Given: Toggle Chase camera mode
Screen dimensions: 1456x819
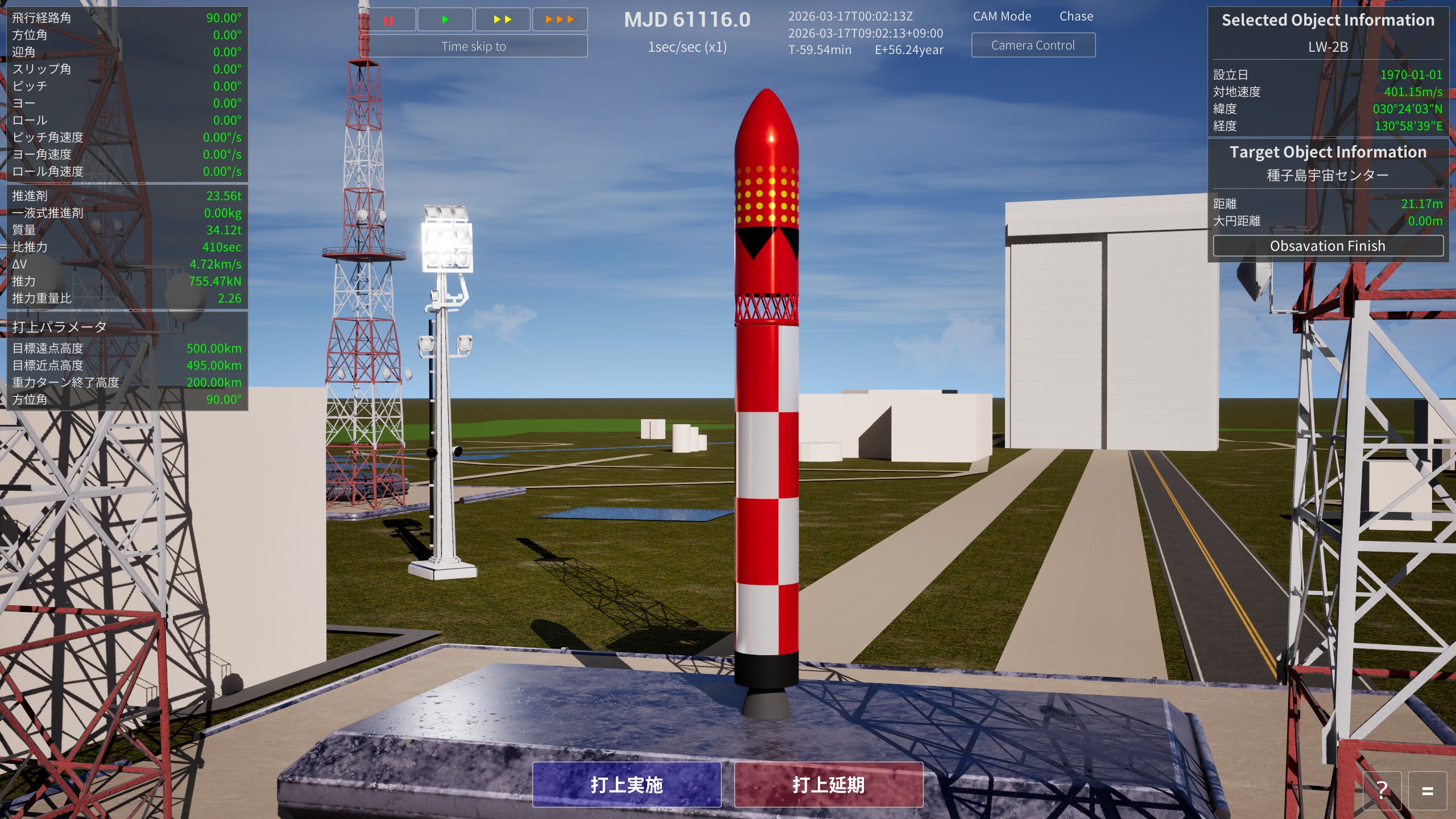Looking at the screenshot, I should point(1076,16).
